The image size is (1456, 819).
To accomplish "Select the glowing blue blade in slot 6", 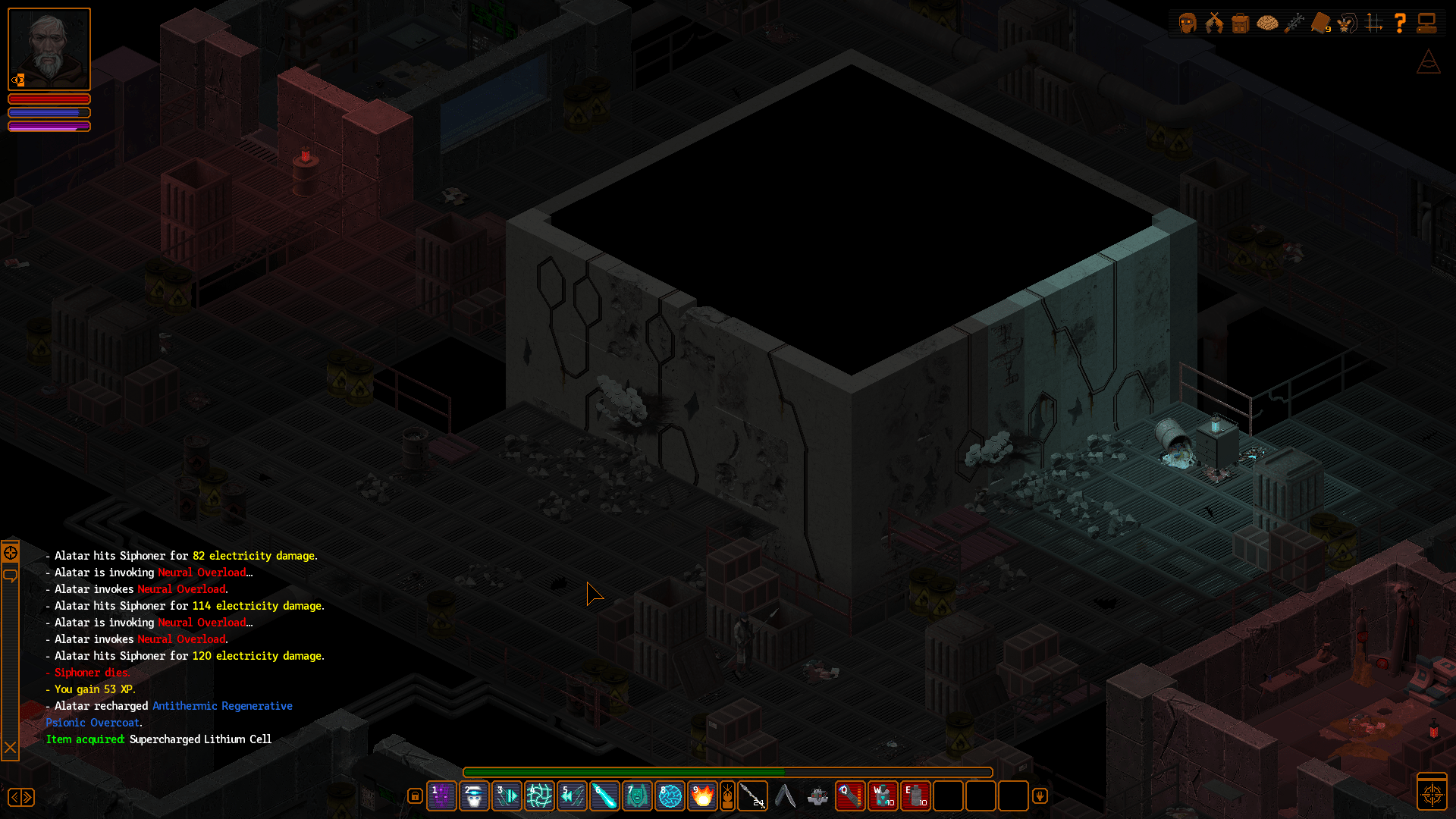I will pyautogui.click(x=604, y=795).
